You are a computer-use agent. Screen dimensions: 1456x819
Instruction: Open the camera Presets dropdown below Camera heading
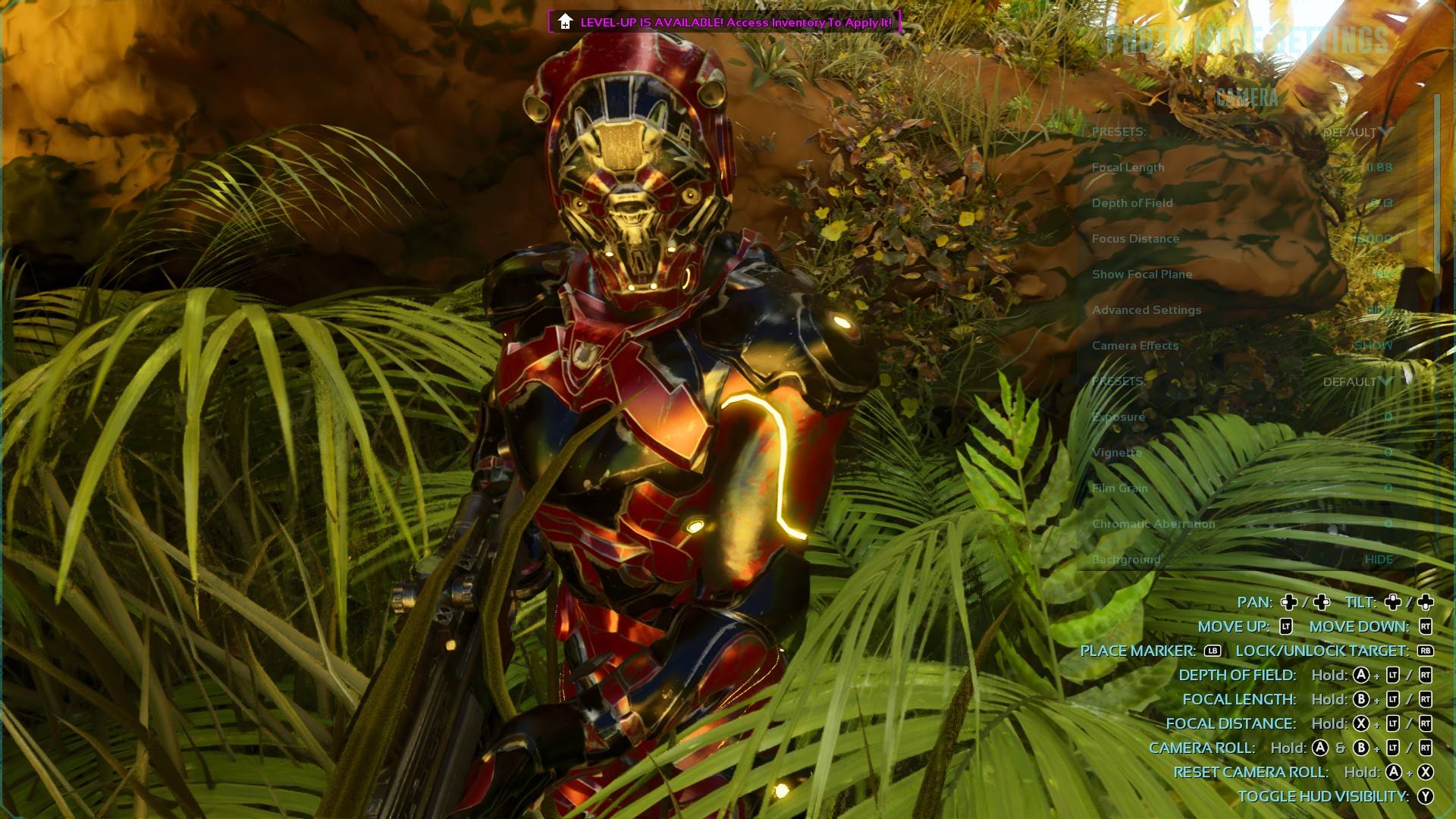1357,132
